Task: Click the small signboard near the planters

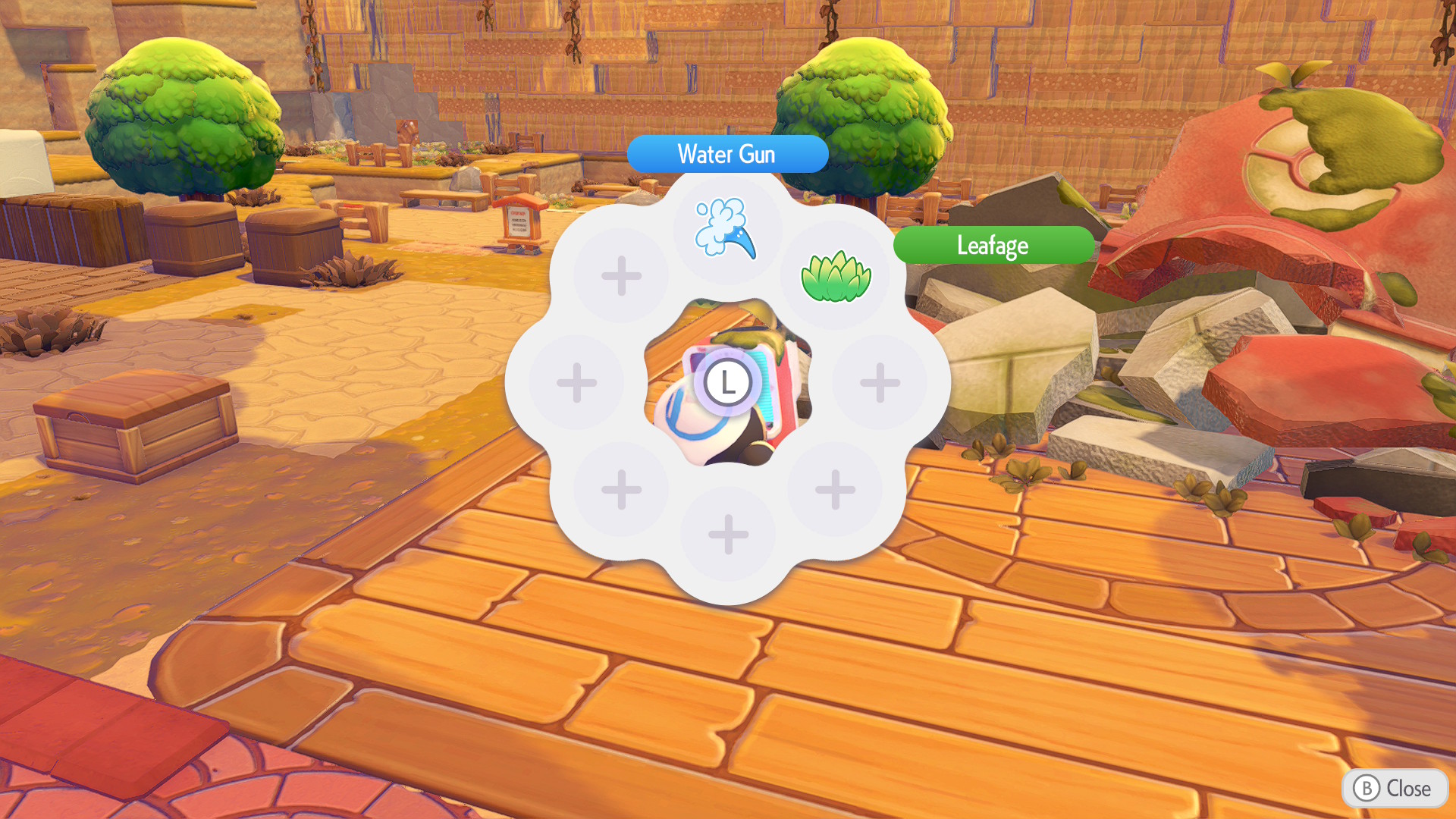Action: pyautogui.click(x=520, y=221)
